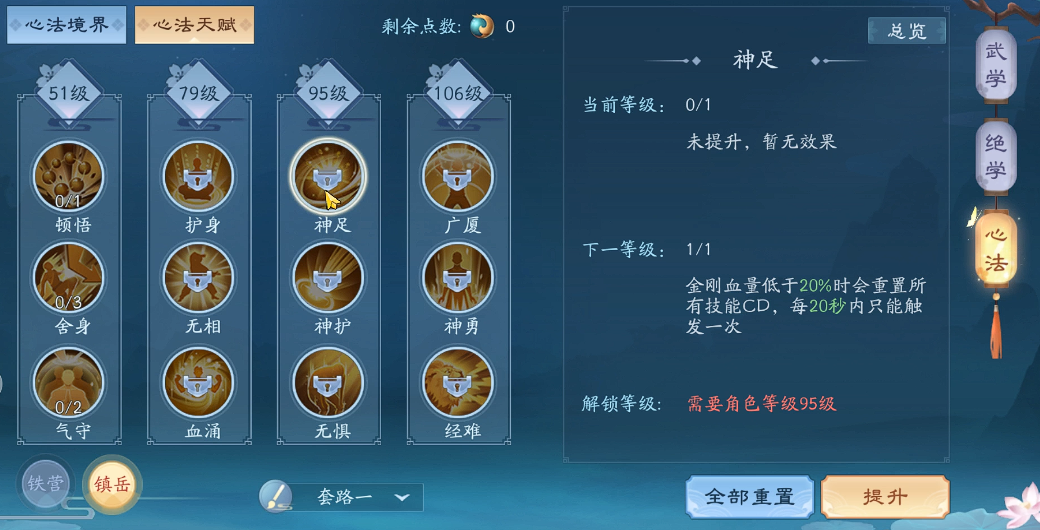Choose the locked 神勇 talent
Screen dimensions: 1040x530
click(x=458, y=276)
